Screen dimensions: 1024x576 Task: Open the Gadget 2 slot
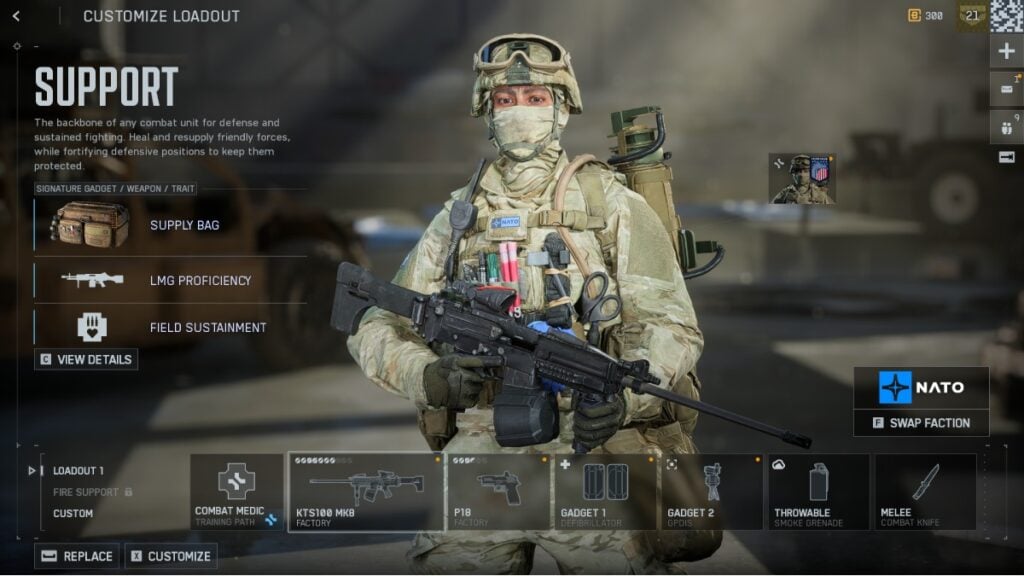tap(712, 492)
